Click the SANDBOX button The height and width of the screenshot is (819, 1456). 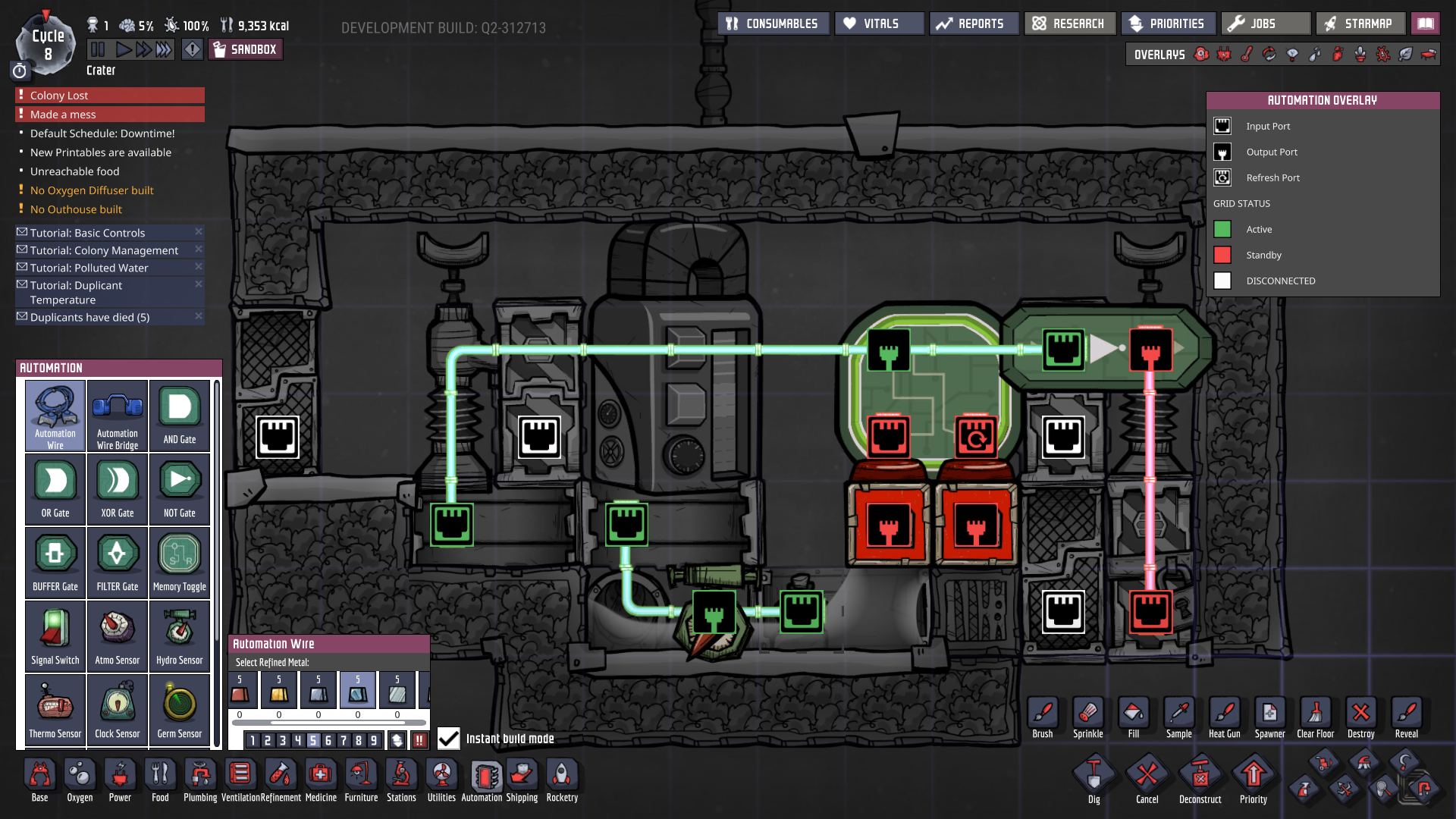[245, 49]
